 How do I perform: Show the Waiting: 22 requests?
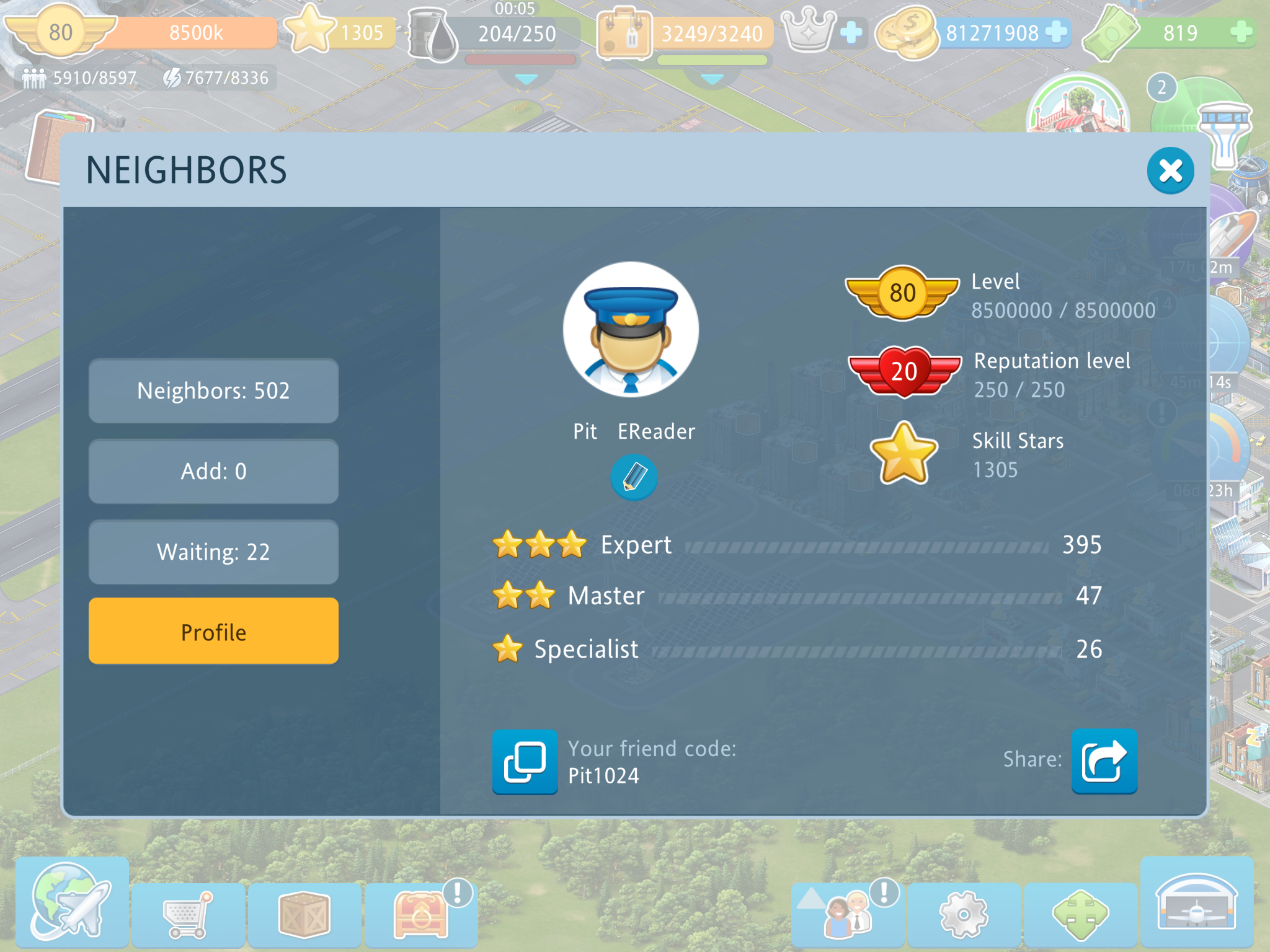point(213,552)
